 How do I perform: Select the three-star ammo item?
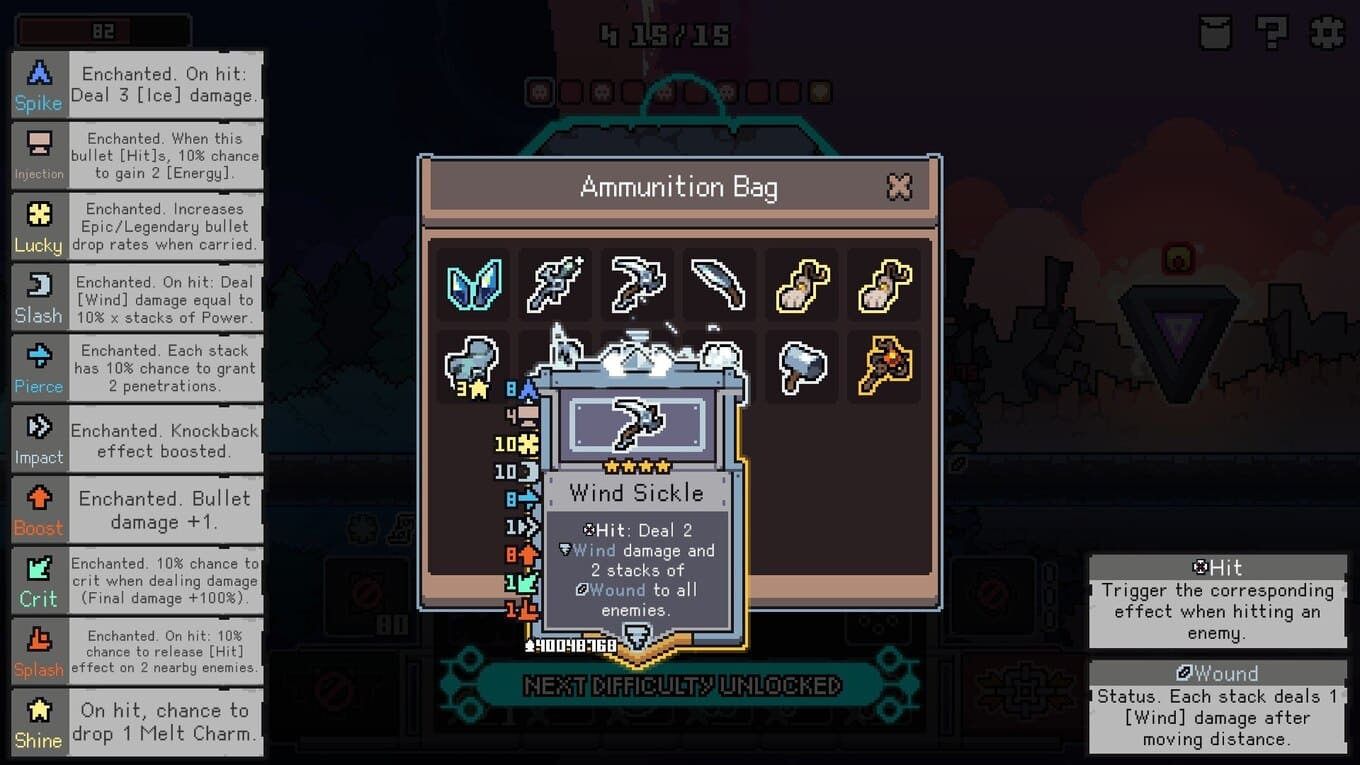[x=473, y=366]
